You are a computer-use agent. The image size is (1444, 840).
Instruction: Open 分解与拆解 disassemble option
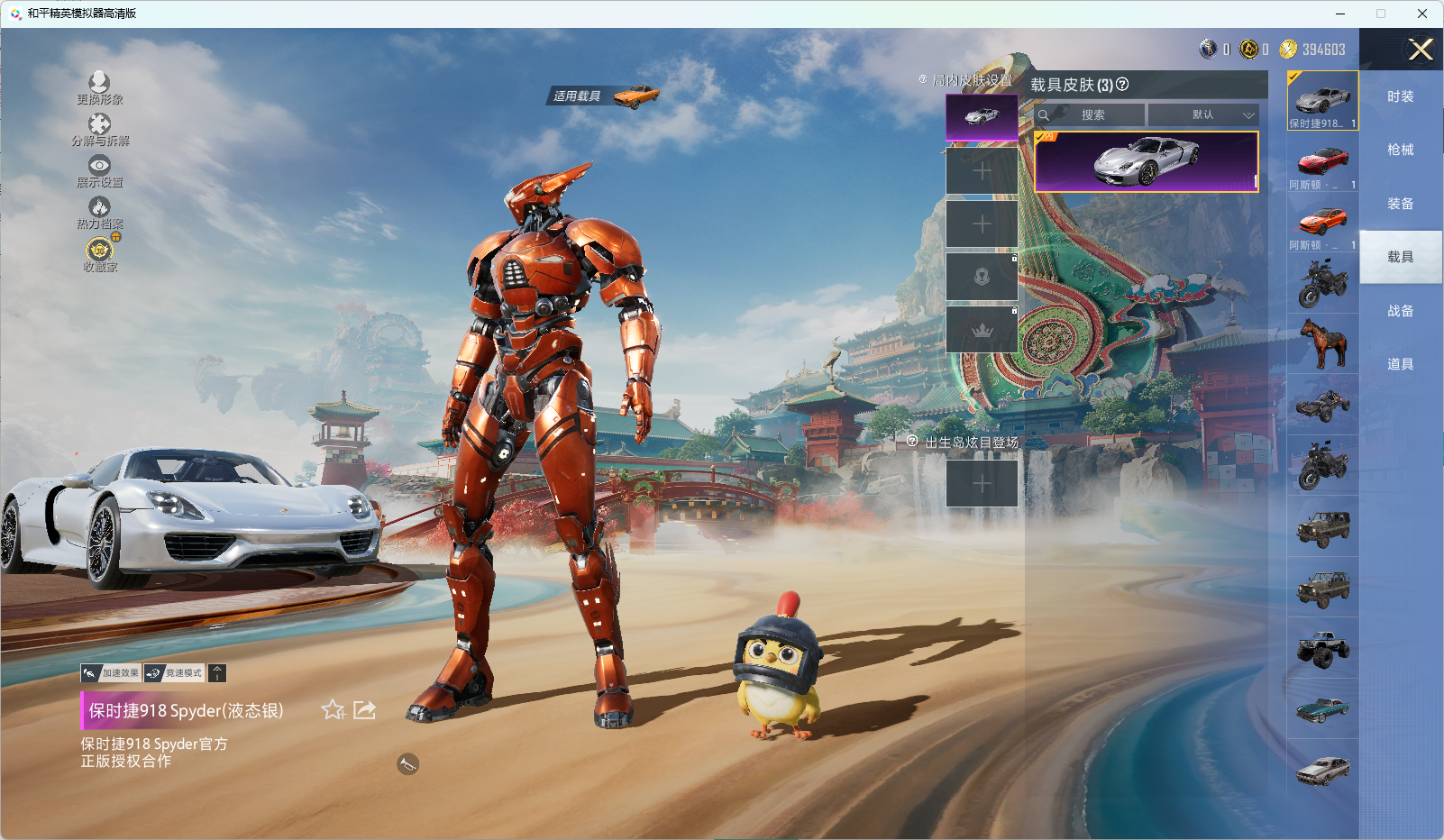99,129
